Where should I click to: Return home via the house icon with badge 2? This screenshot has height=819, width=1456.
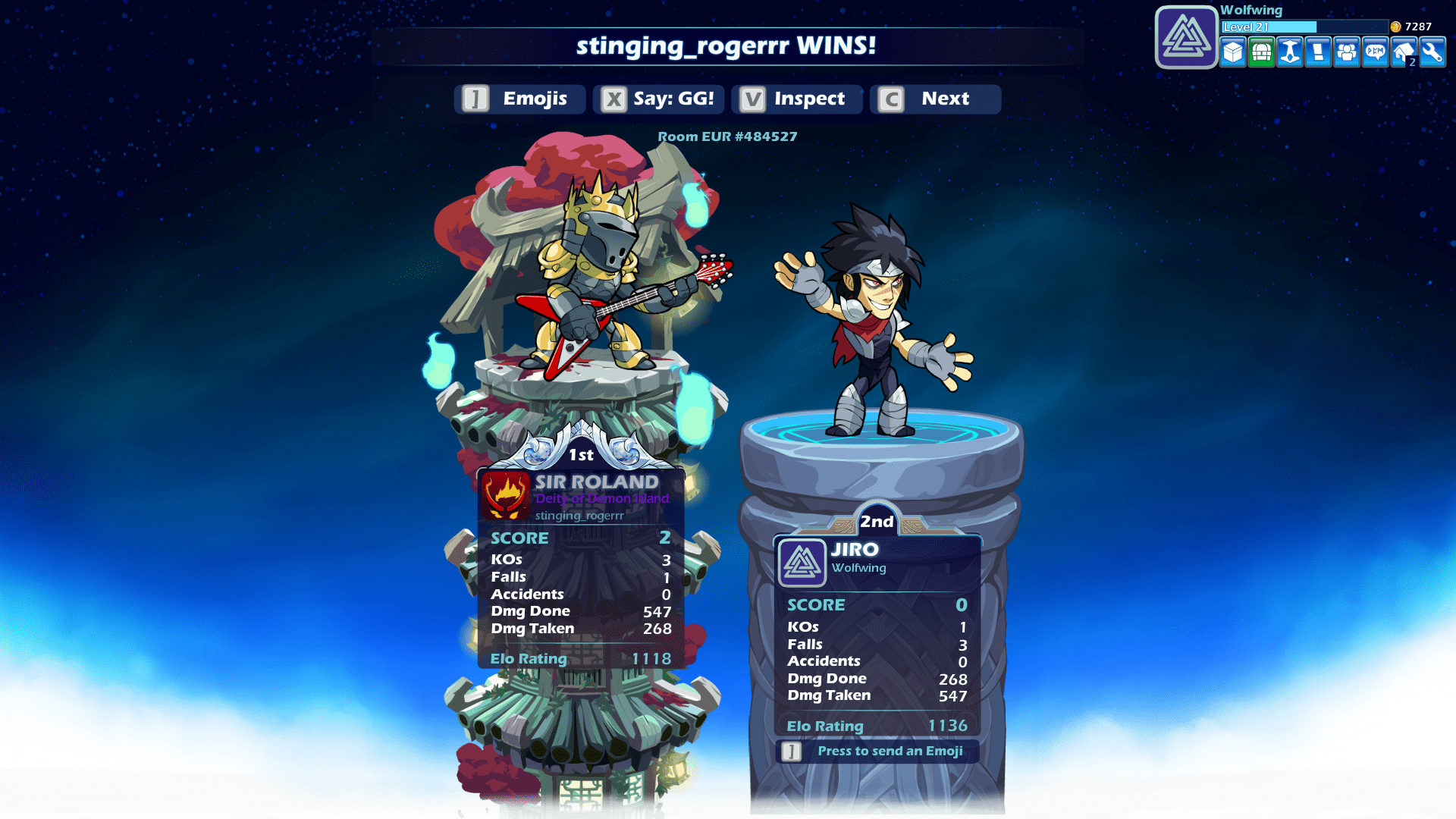pos(1403,53)
